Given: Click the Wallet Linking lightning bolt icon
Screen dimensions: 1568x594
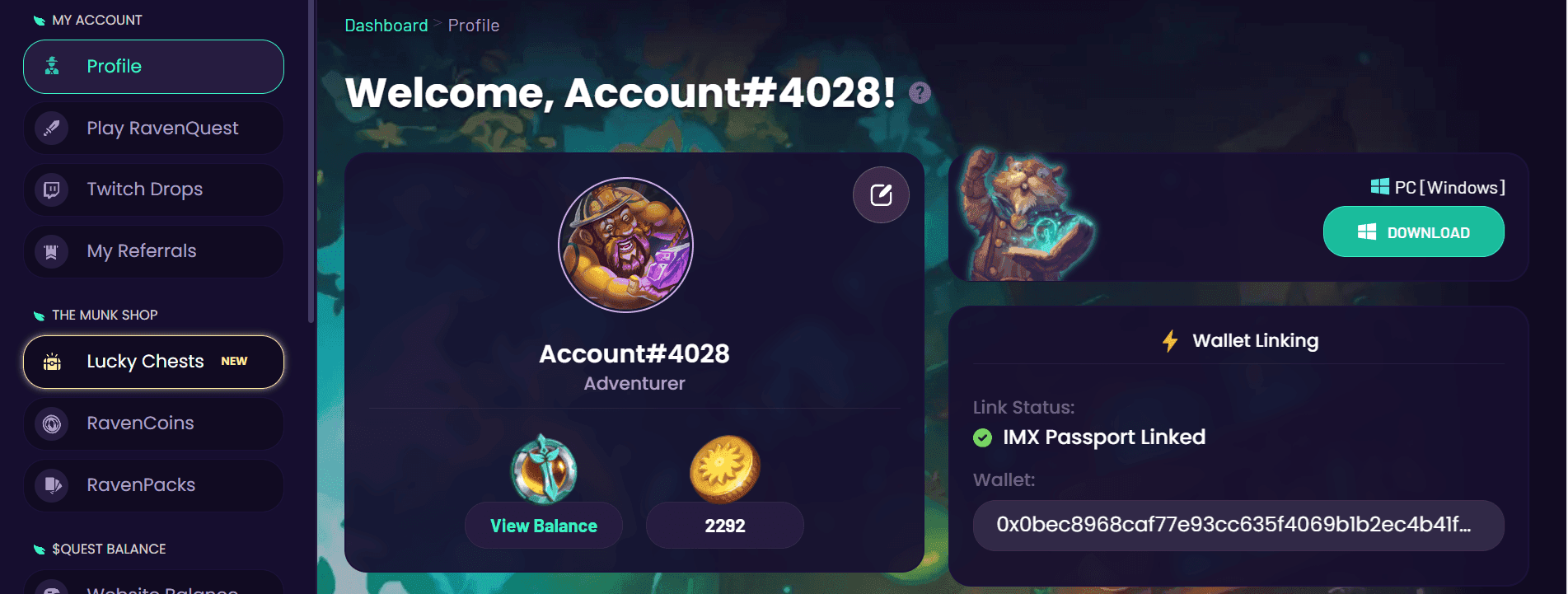Looking at the screenshot, I should click(x=1171, y=339).
